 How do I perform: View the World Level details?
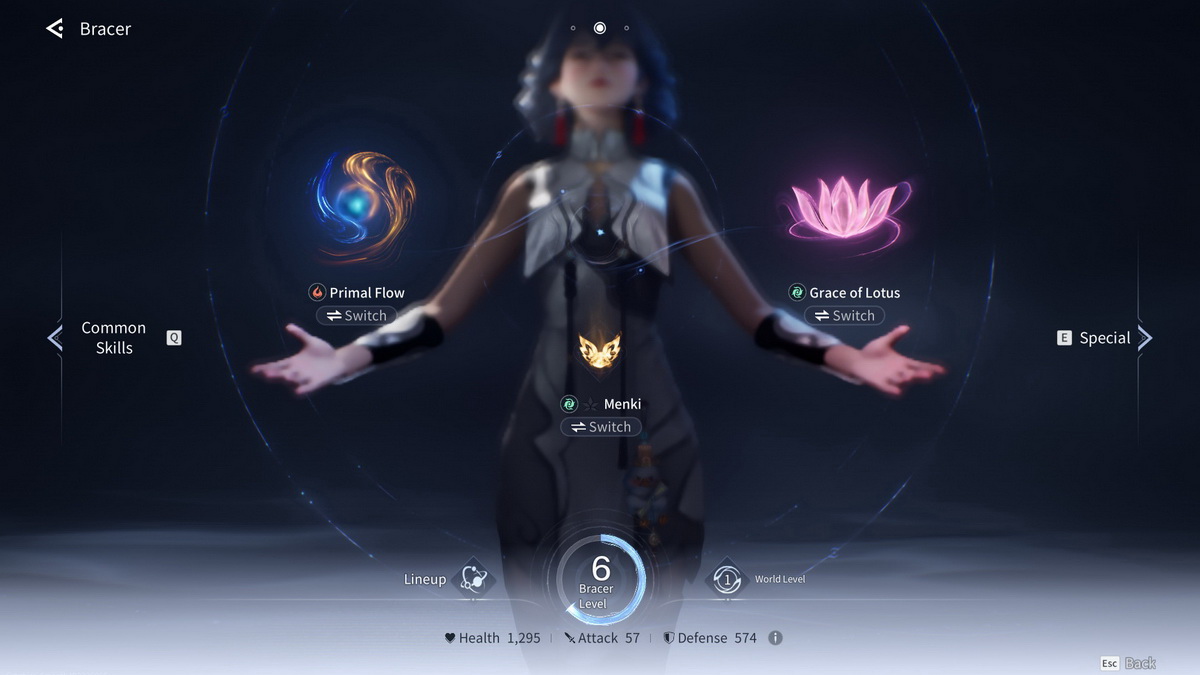coord(727,580)
